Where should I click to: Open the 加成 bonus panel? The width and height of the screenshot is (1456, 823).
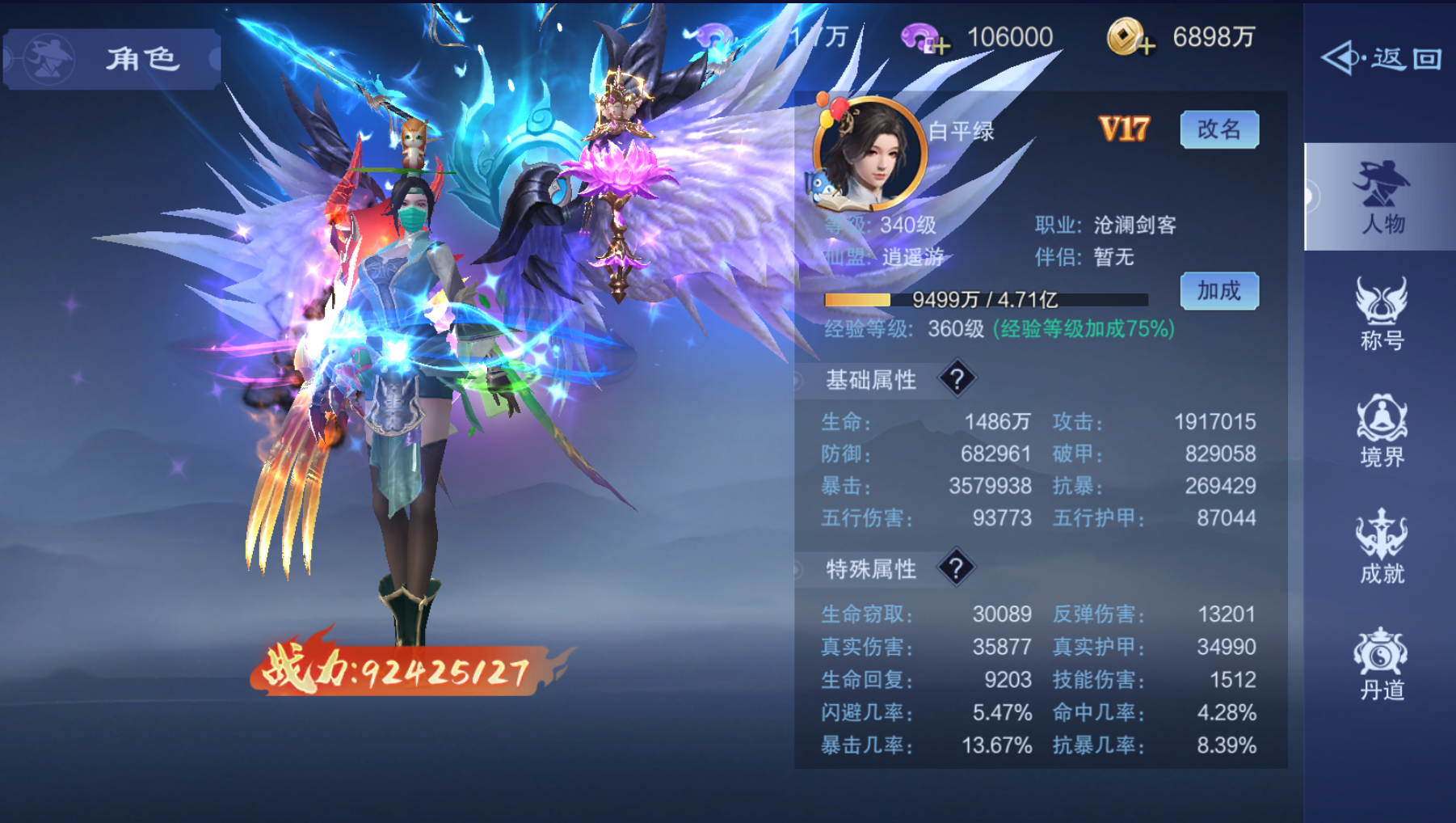1219,290
